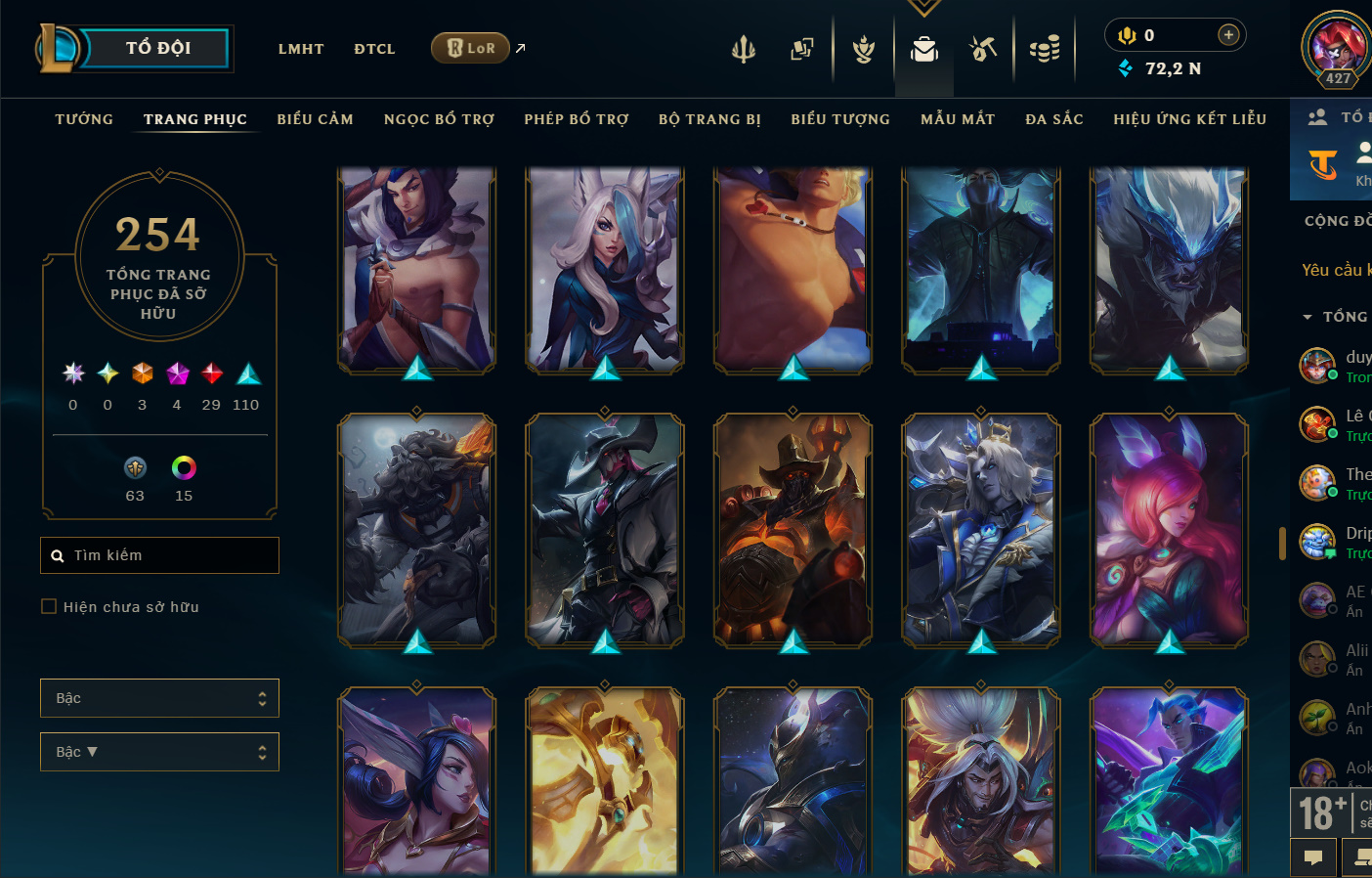Switch to the ĐTCL tab
The image size is (1372, 878).
[374, 49]
